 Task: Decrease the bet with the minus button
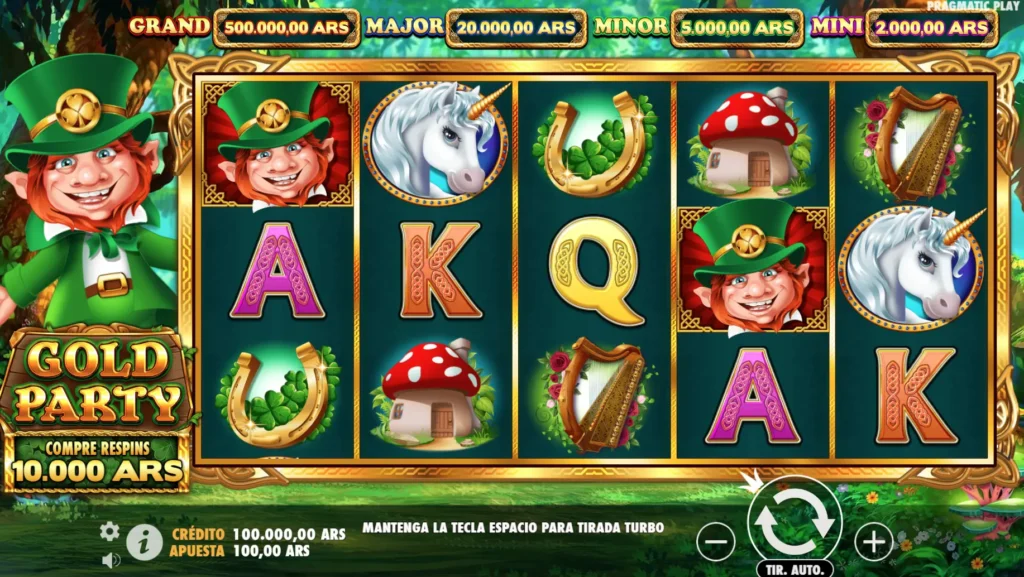click(715, 542)
